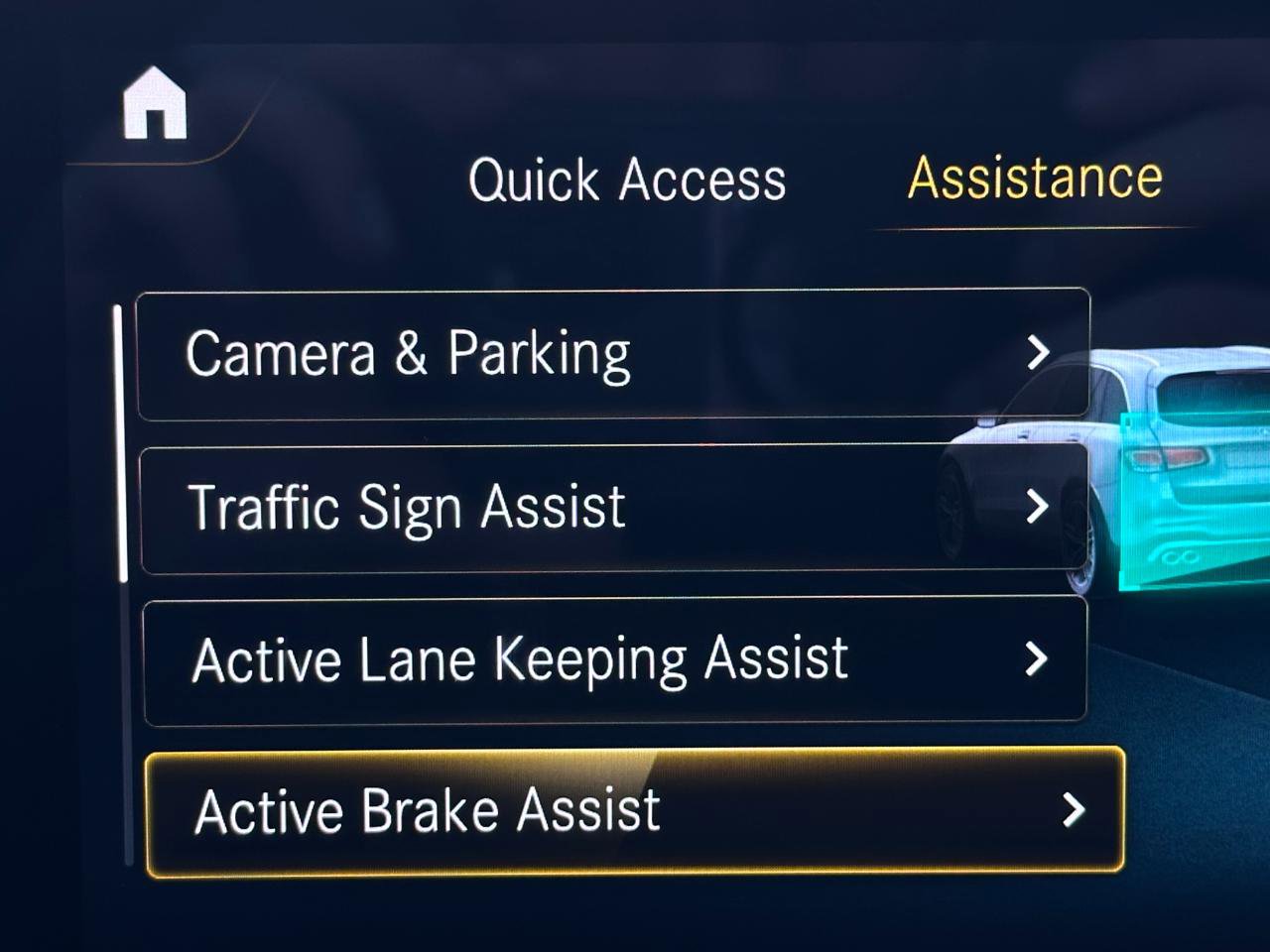The image size is (1270, 952).
Task: Switch to the Quick Access tab
Action: pyautogui.click(x=627, y=180)
